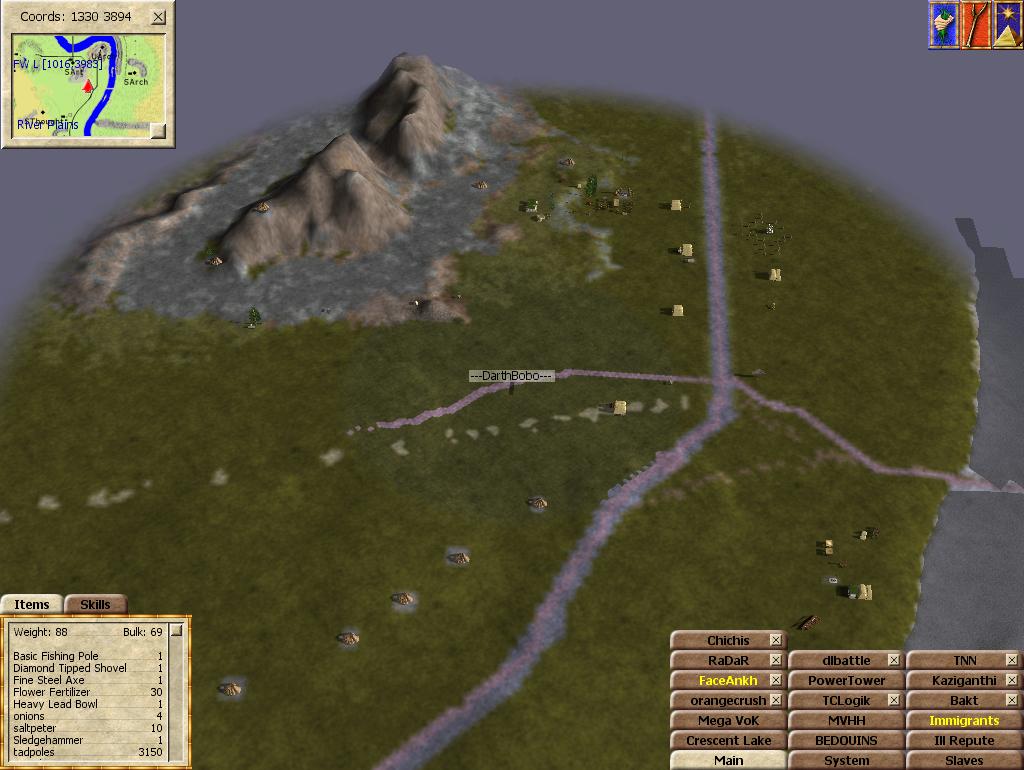Image resolution: width=1024 pixels, height=770 pixels.
Task: Close the Chichis chat tab
Action: pyautogui.click(x=775, y=640)
